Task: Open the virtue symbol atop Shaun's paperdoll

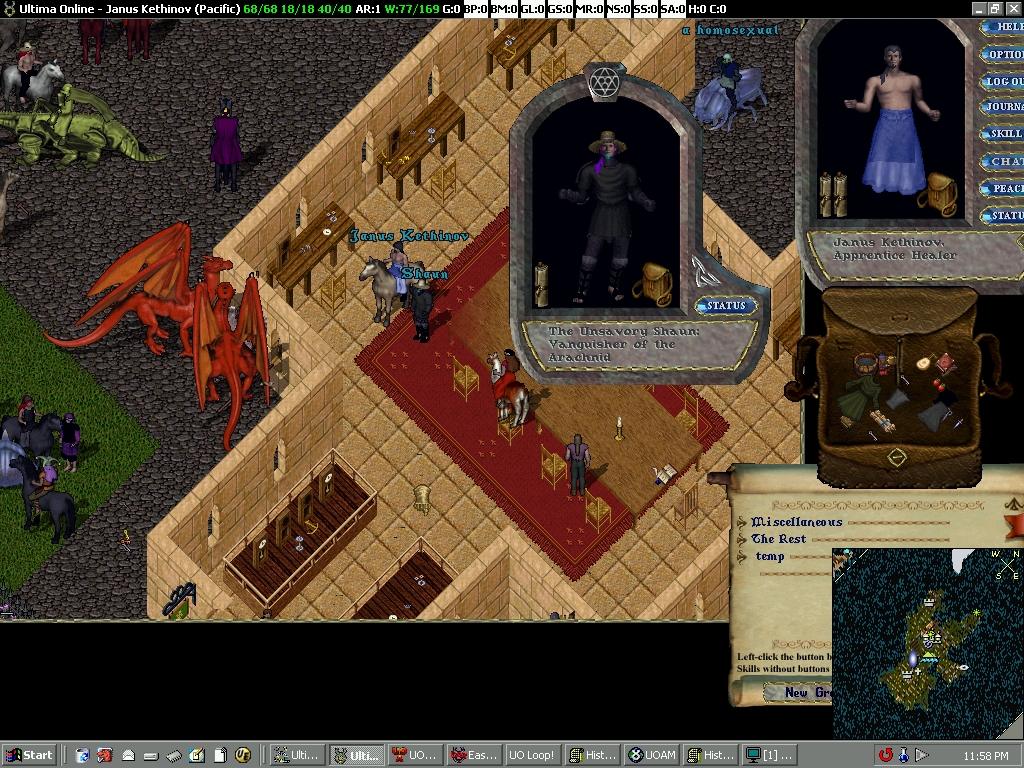Action: pyautogui.click(x=602, y=83)
